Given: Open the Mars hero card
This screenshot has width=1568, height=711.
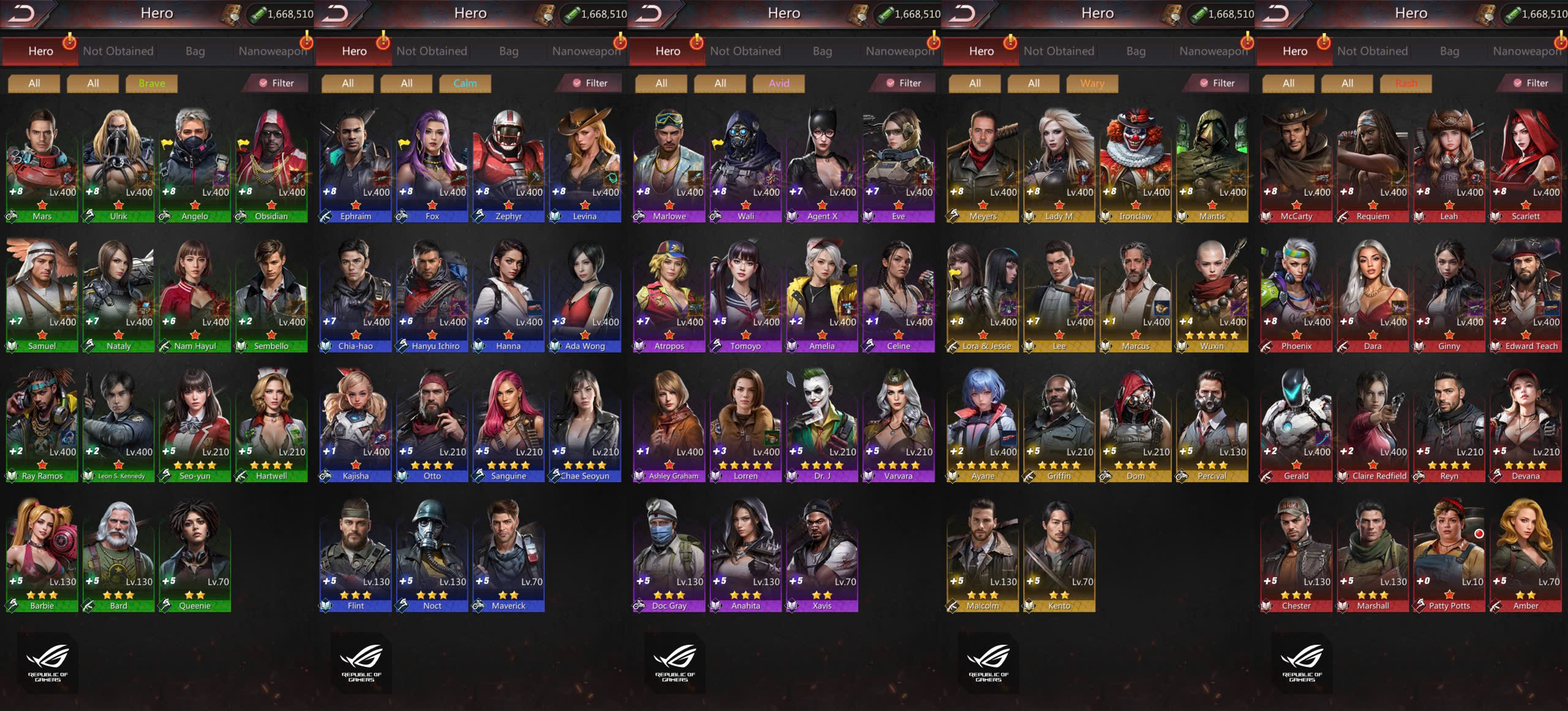Looking at the screenshot, I should (x=42, y=164).
